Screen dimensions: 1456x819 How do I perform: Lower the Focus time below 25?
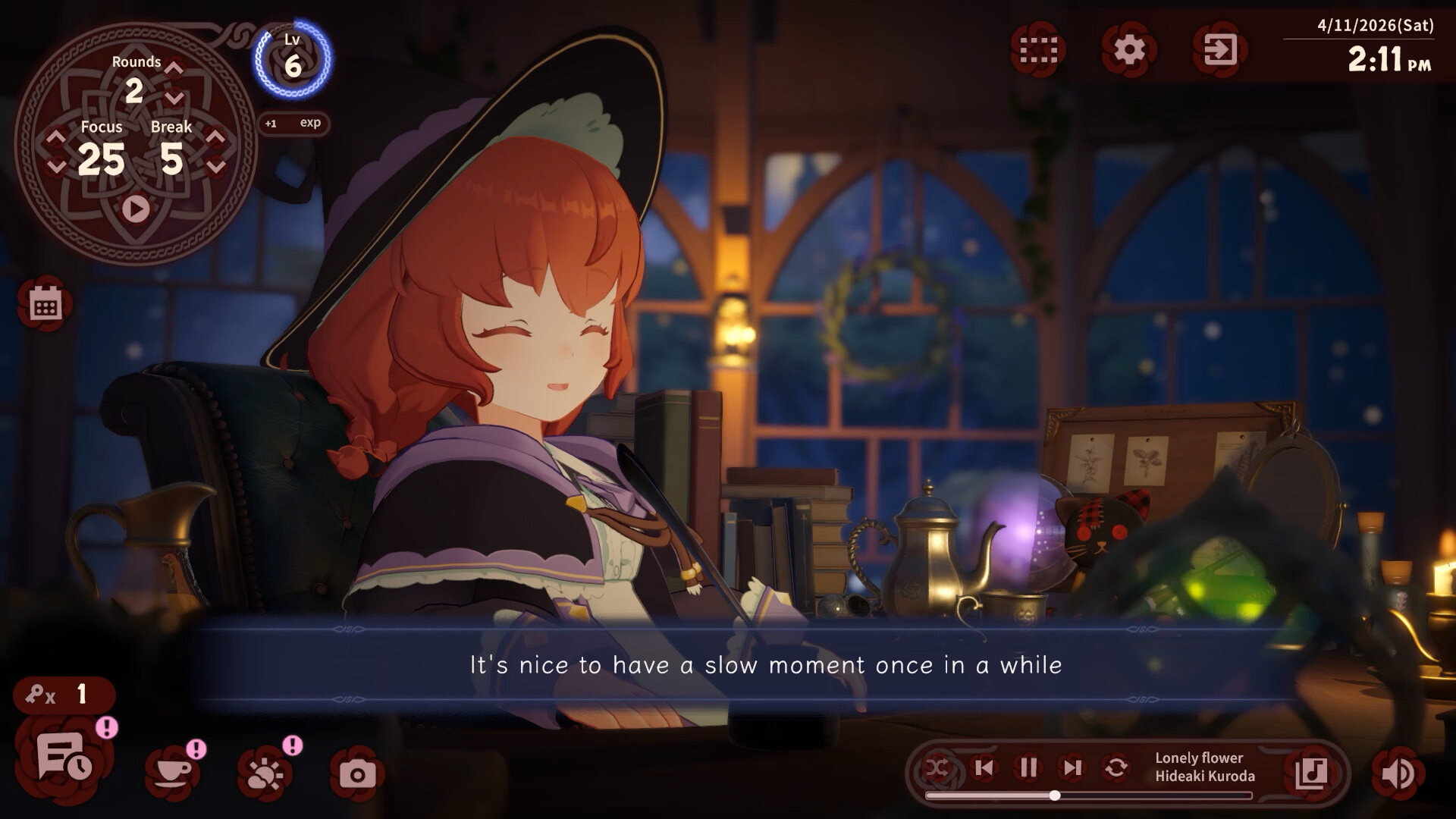(x=54, y=165)
